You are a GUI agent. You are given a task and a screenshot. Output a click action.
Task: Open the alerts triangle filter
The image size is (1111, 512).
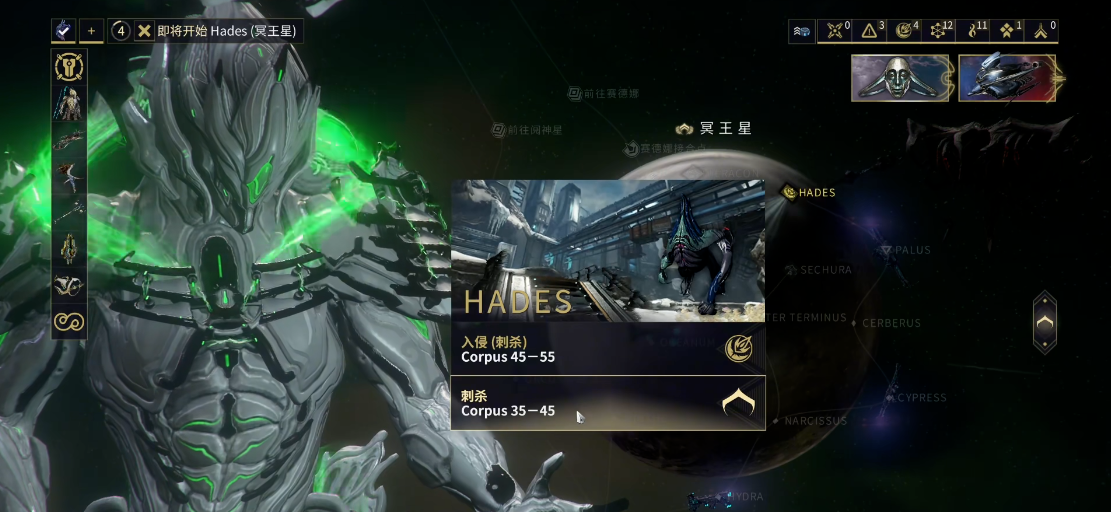[x=870, y=31]
